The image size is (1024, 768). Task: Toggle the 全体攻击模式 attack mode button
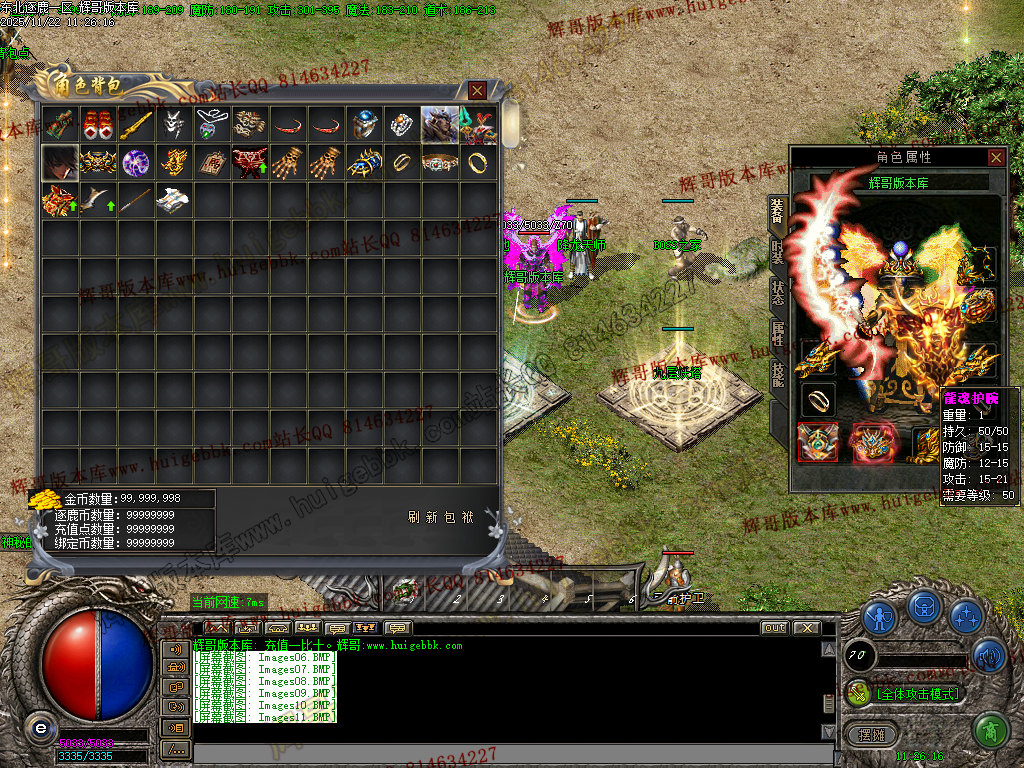pyautogui.click(x=905, y=693)
